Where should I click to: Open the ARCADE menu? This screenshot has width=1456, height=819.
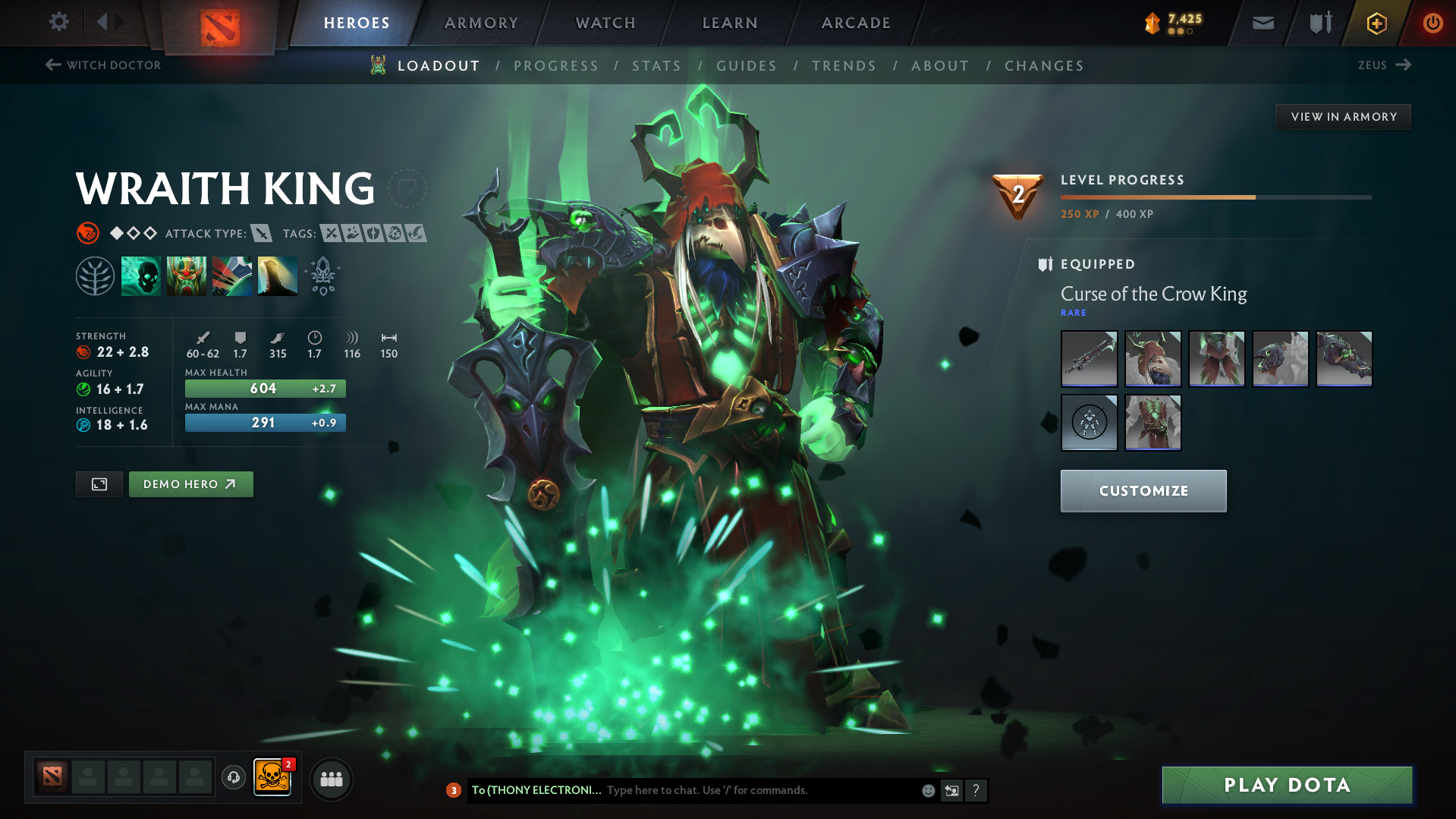click(x=856, y=23)
